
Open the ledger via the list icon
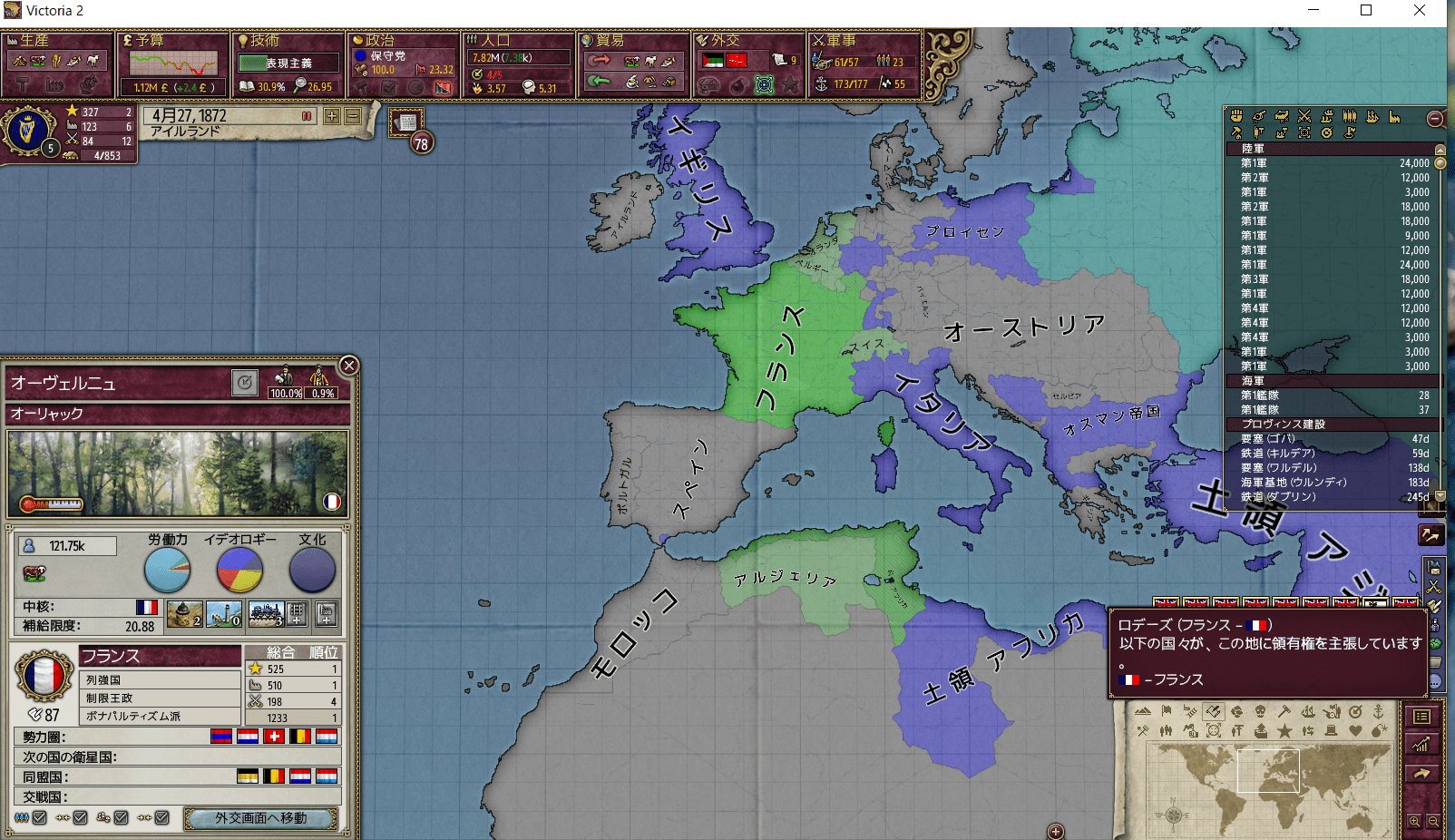tap(1421, 718)
